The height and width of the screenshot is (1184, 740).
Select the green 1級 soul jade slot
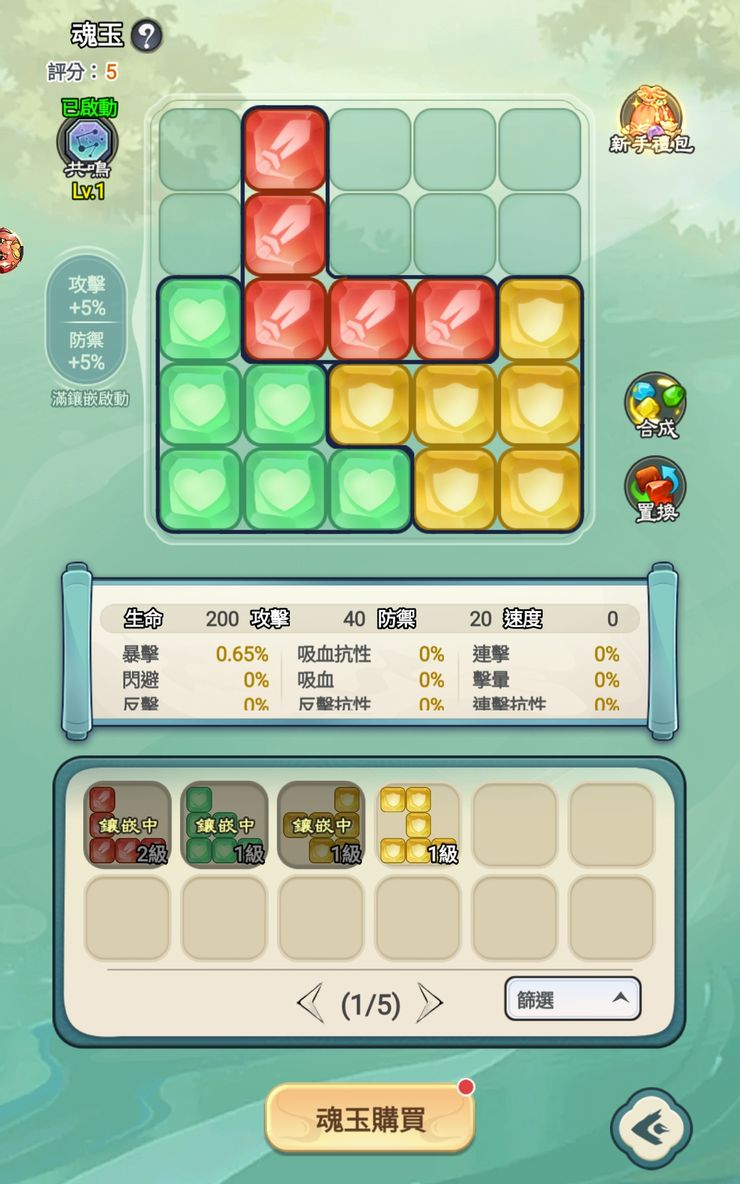pos(224,824)
